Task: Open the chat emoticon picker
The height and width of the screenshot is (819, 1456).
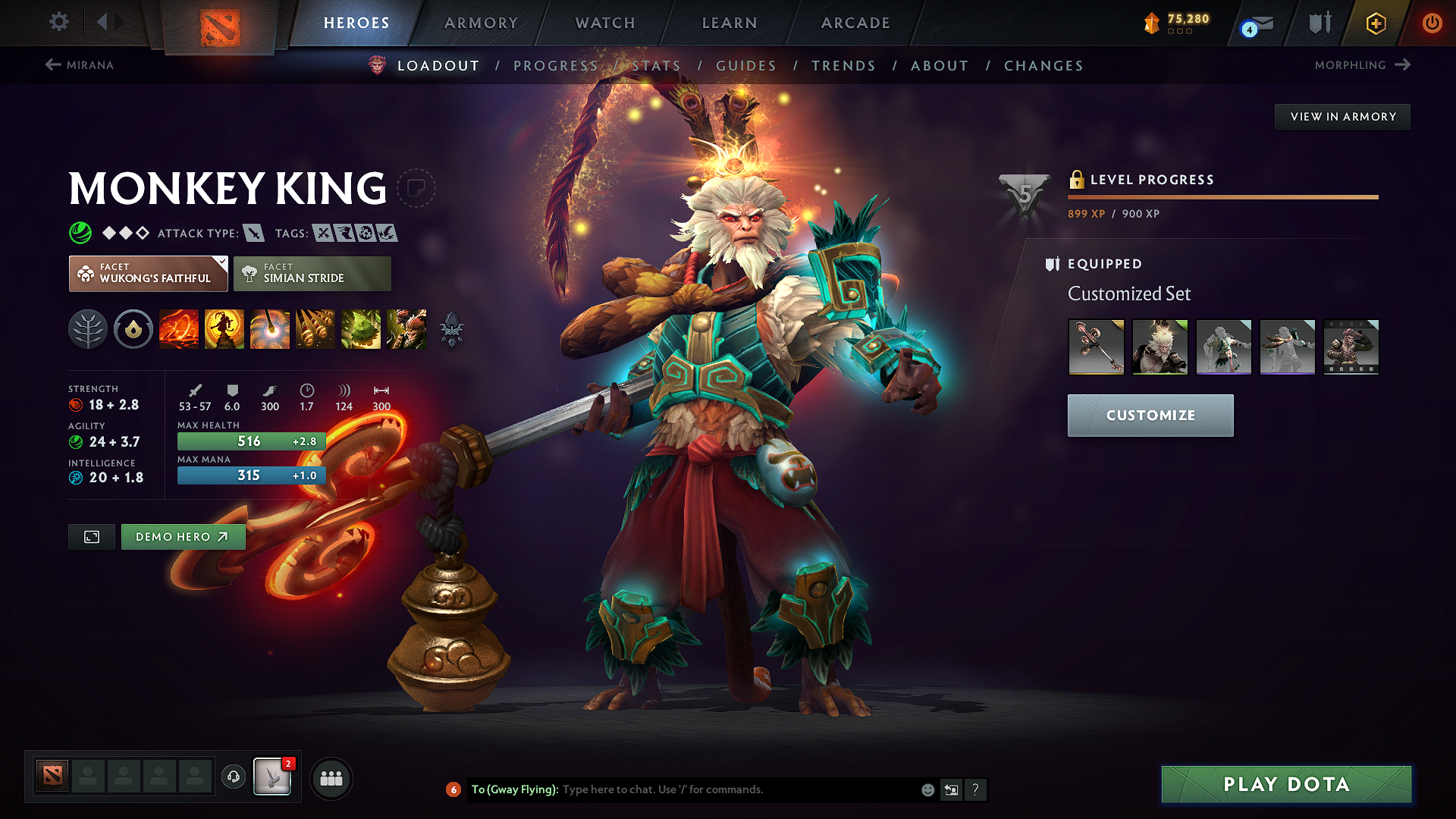Action: pos(927,789)
